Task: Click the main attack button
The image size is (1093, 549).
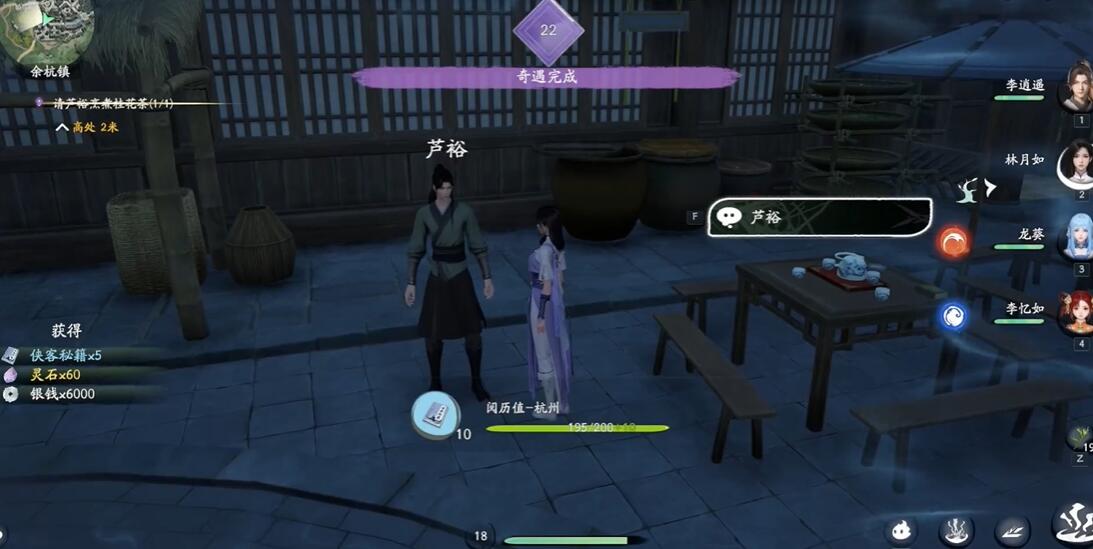Action: [1075, 525]
